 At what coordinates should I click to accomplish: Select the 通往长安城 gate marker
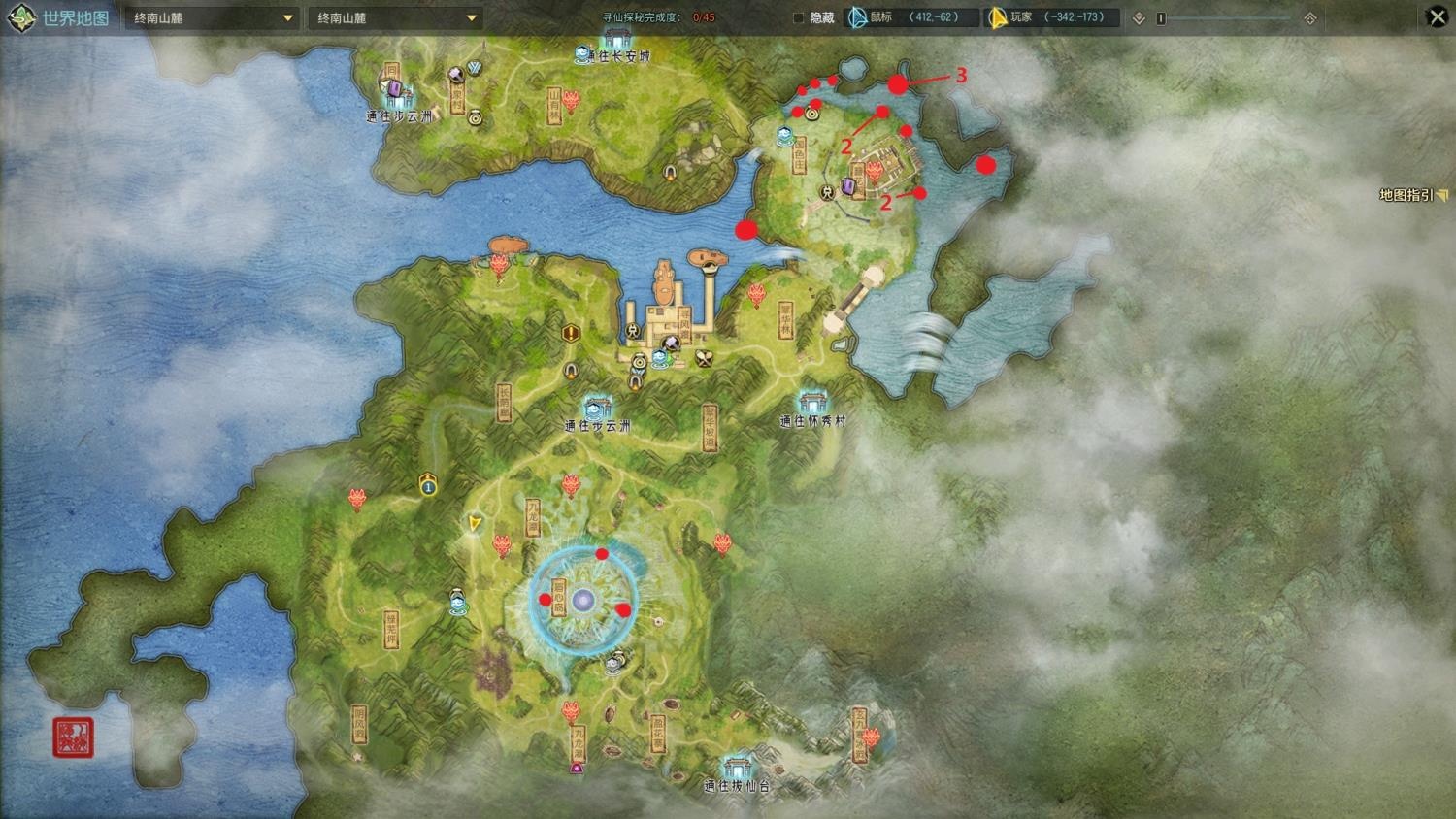[615, 41]
